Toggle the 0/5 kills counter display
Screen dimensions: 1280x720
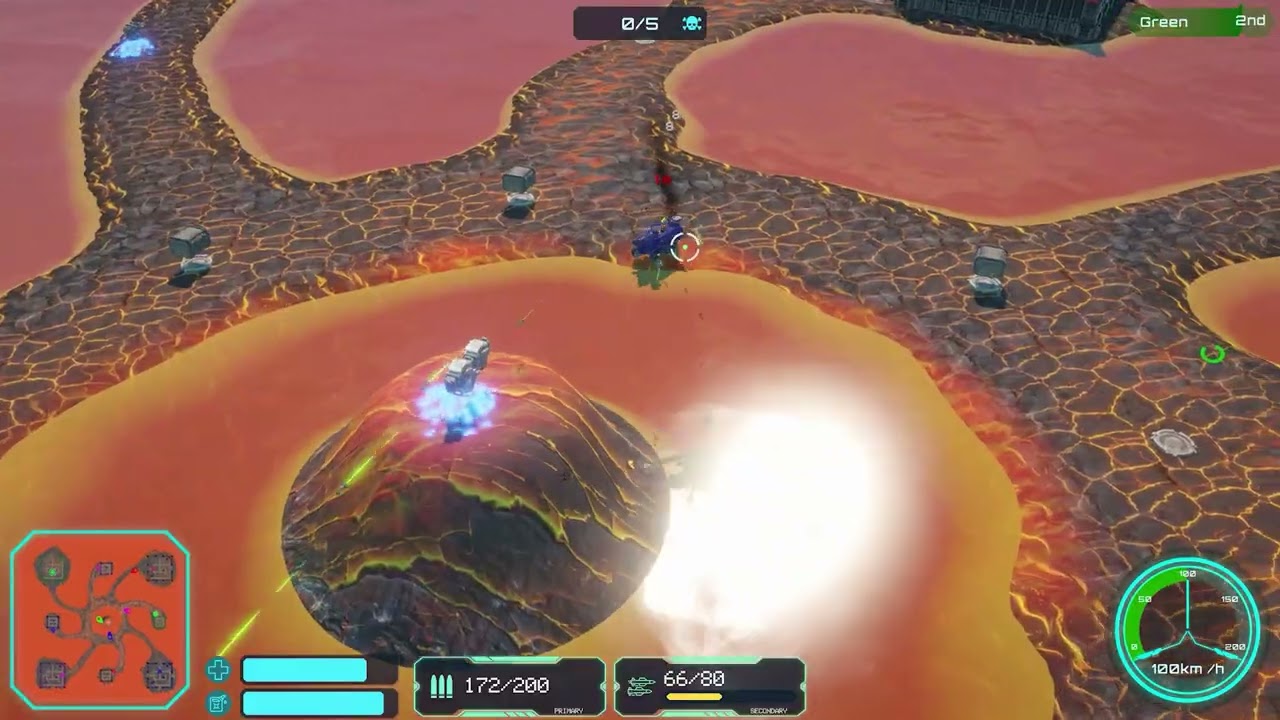tap(639, 22)
